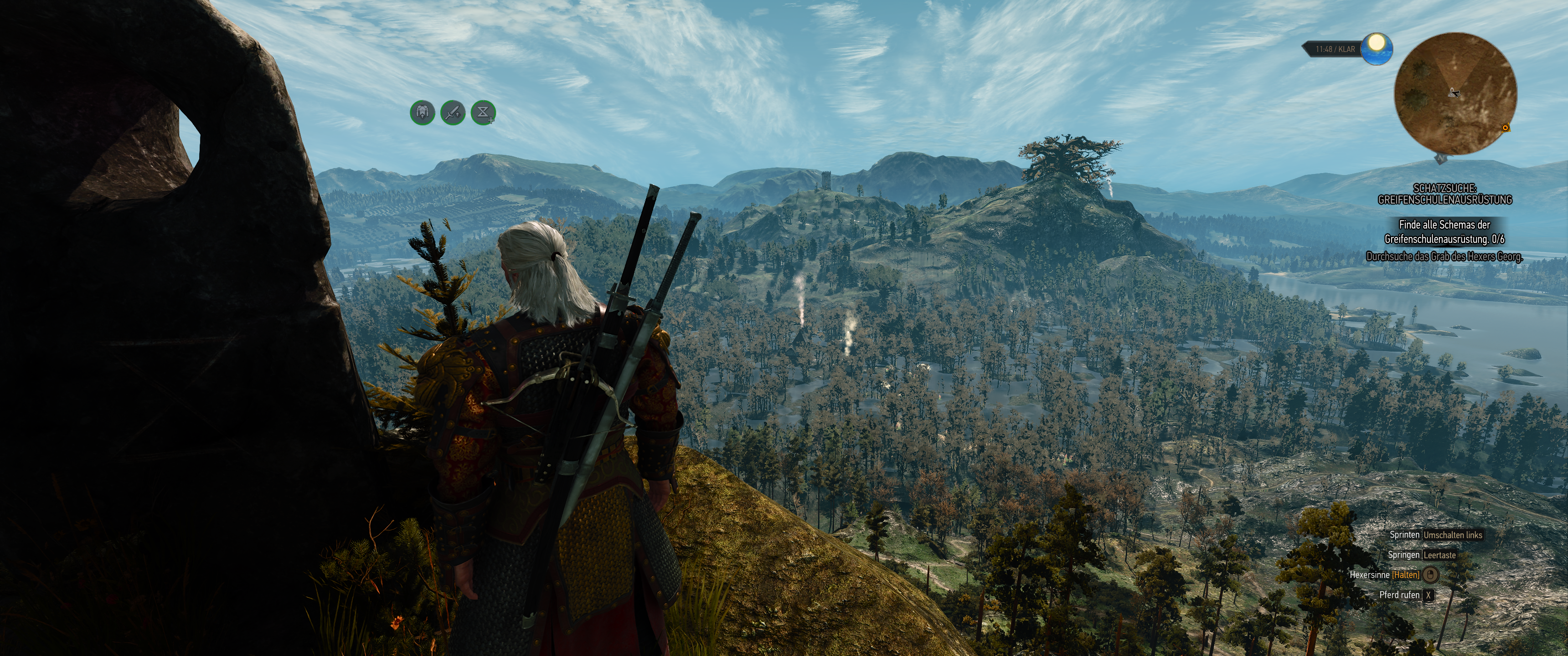
Task: Select the sword enhancement buff icon
Action: point(453,113)
